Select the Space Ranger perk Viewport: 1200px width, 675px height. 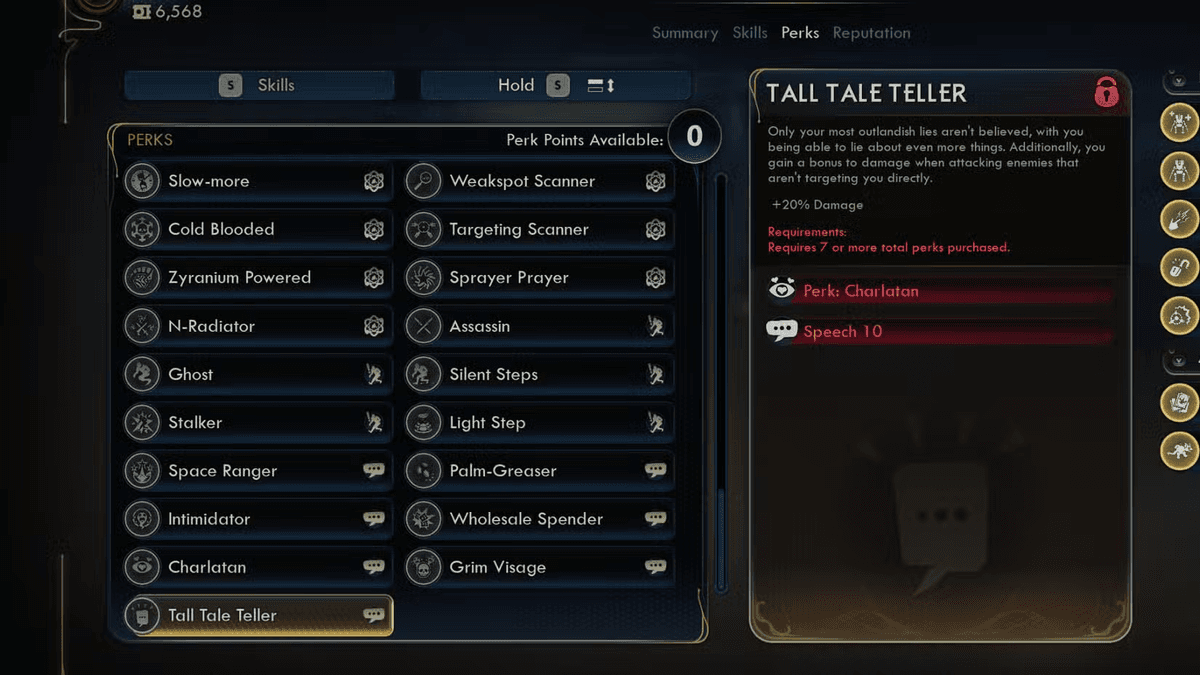click(258, 470)
